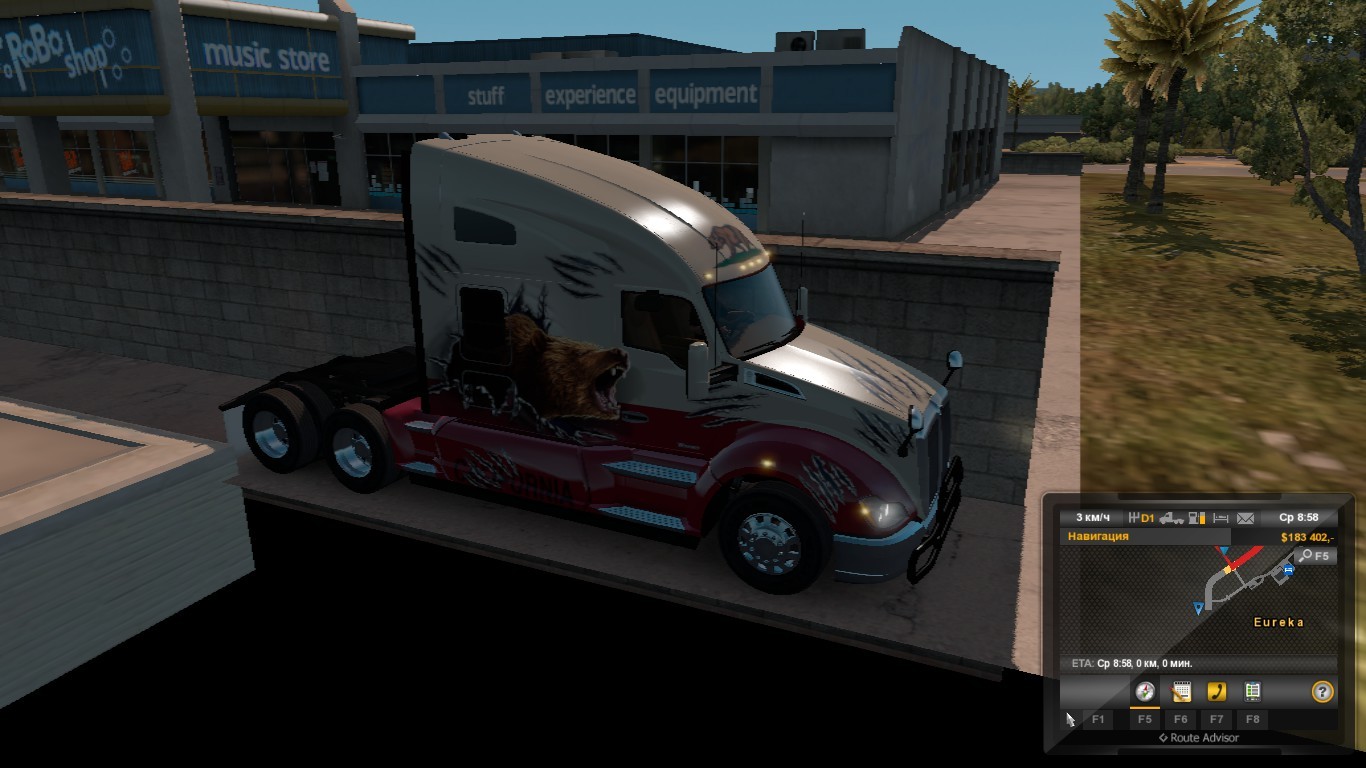The width and height of the screenshot is (1366, 768).
Task: Select the bed rest indicator icon
Action: tap(1221, 518)
